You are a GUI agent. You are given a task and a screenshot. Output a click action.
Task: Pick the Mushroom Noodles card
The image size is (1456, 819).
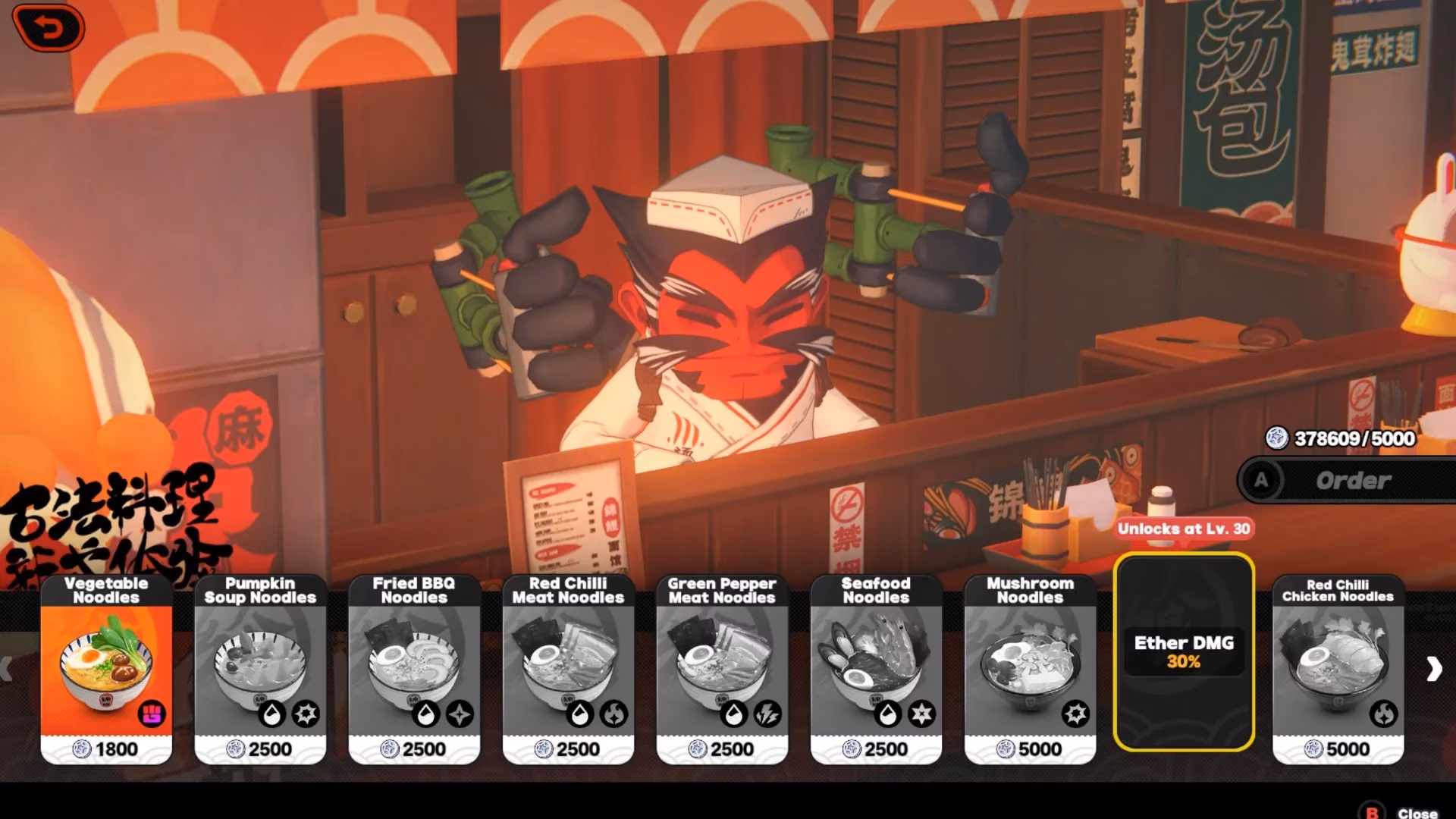click(x=1030, y=669)
